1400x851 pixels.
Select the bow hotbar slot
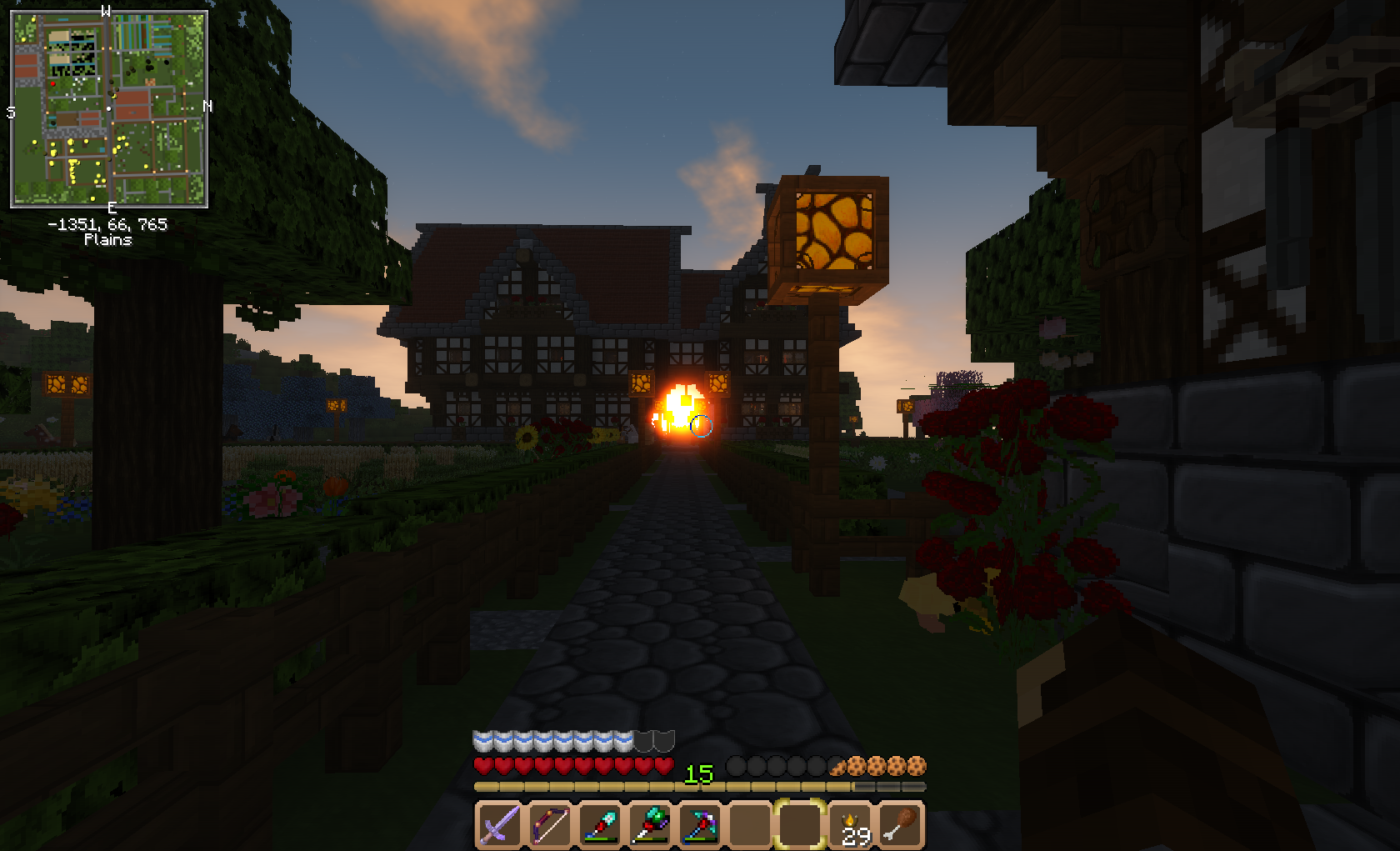coord(550,825)
